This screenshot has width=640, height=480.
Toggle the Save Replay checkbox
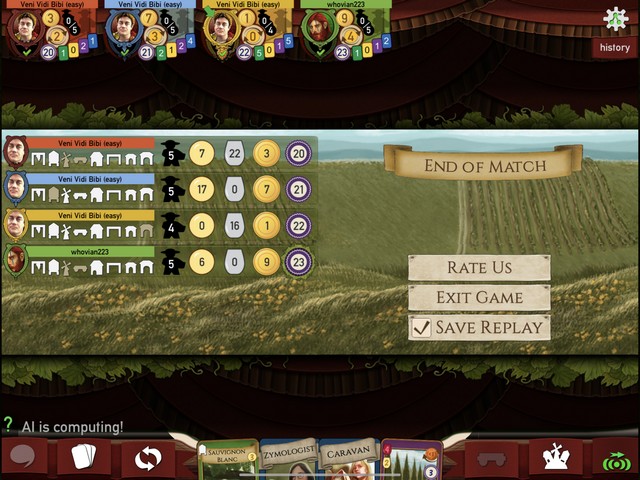tap(422, 327)
